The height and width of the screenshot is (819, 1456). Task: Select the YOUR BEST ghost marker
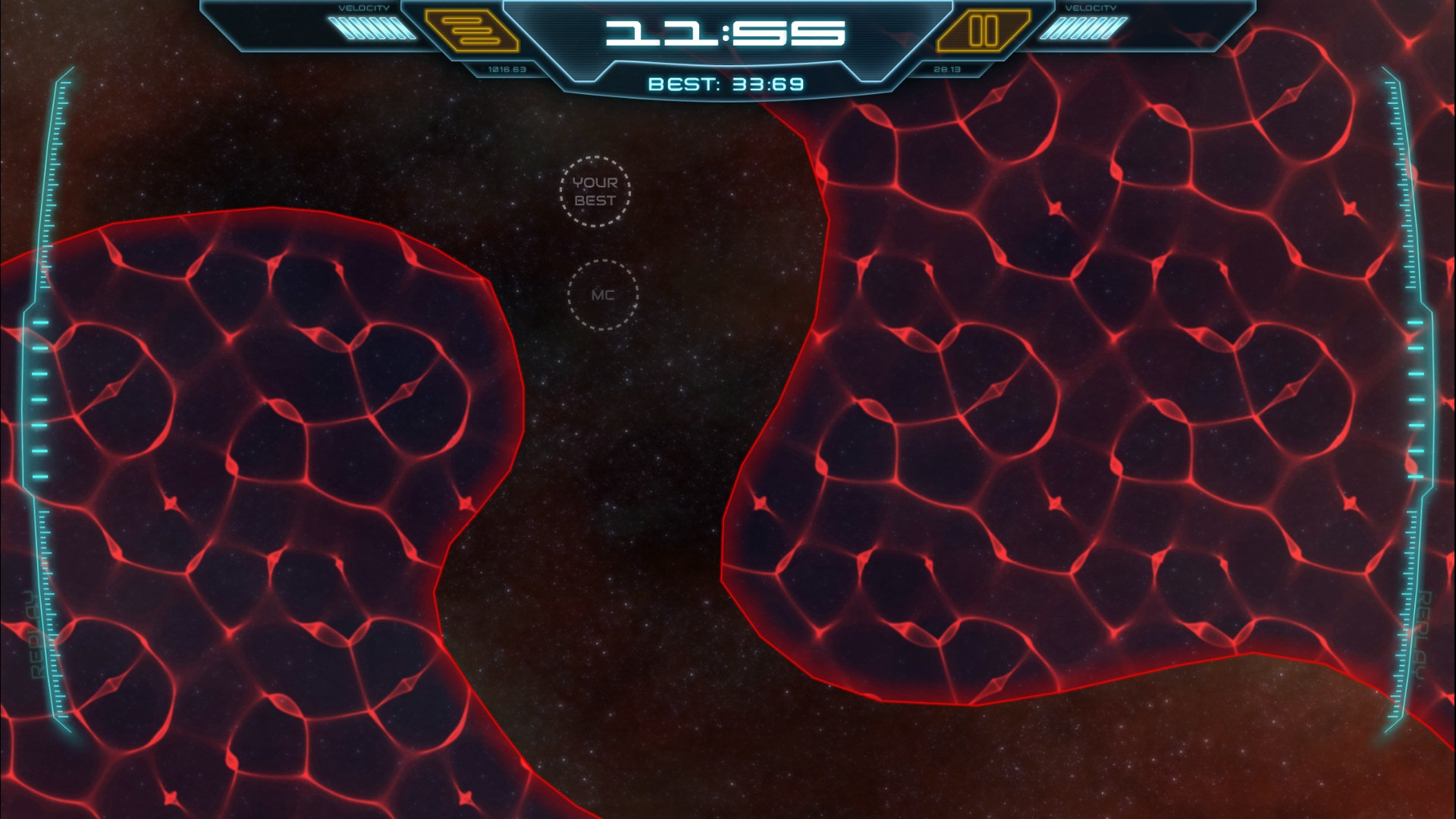(596, 193)
